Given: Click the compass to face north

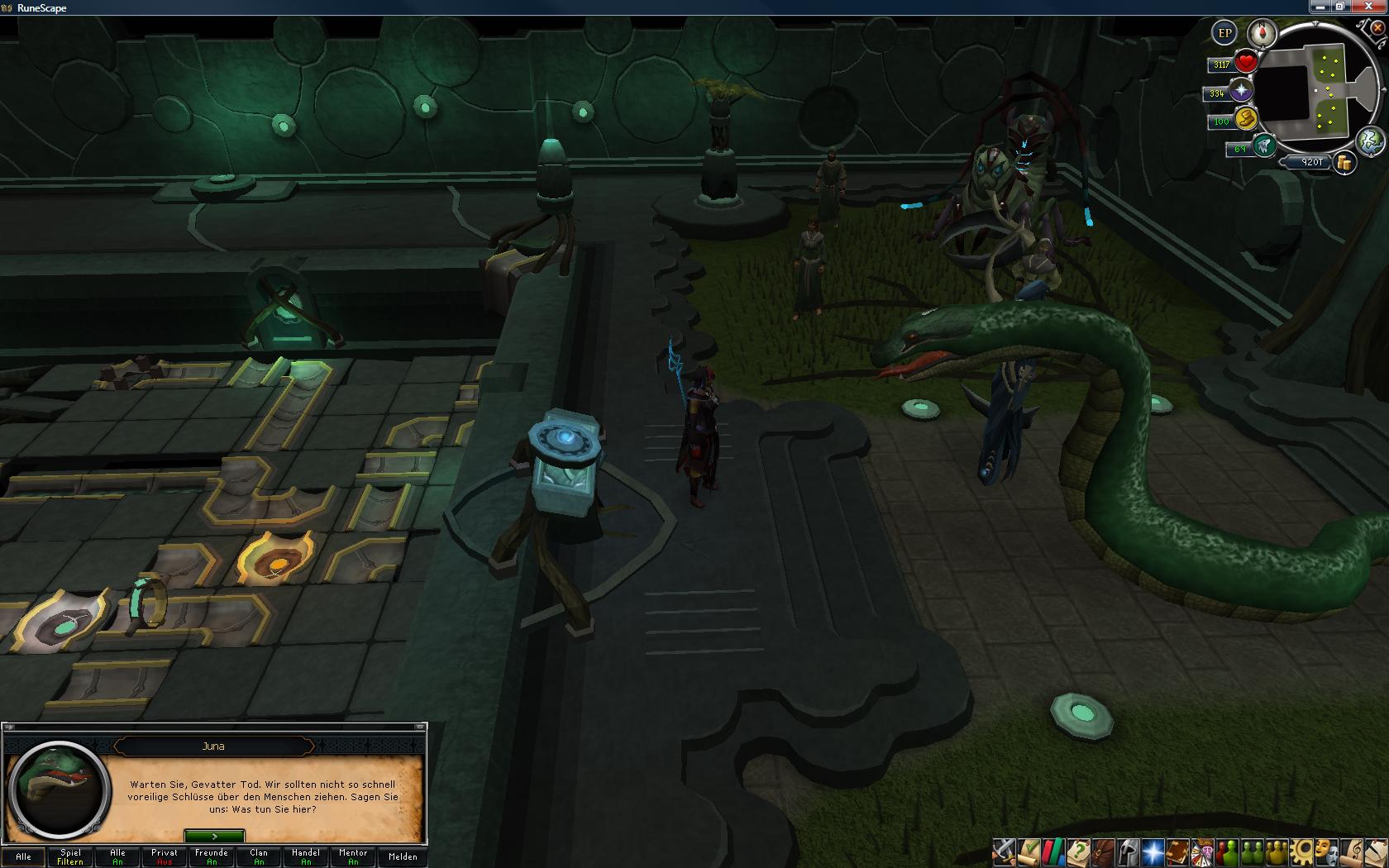Looking at the screenshot, I should pos(1262,33).
